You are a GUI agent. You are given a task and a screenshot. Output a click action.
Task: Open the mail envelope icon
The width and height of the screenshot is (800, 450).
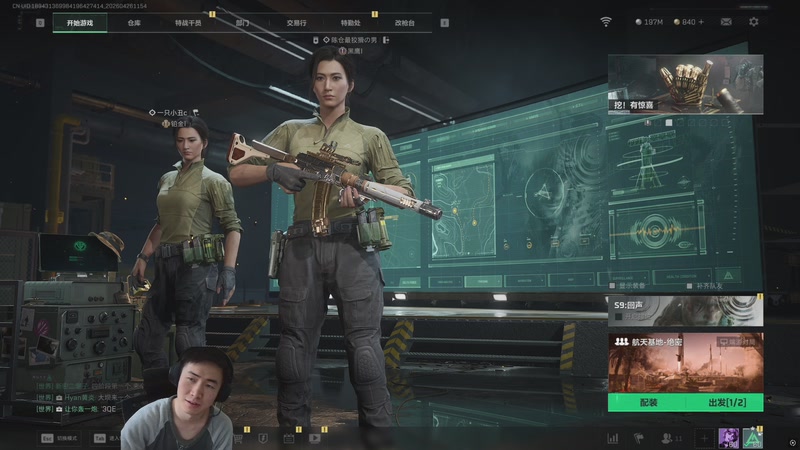(725, 21)
